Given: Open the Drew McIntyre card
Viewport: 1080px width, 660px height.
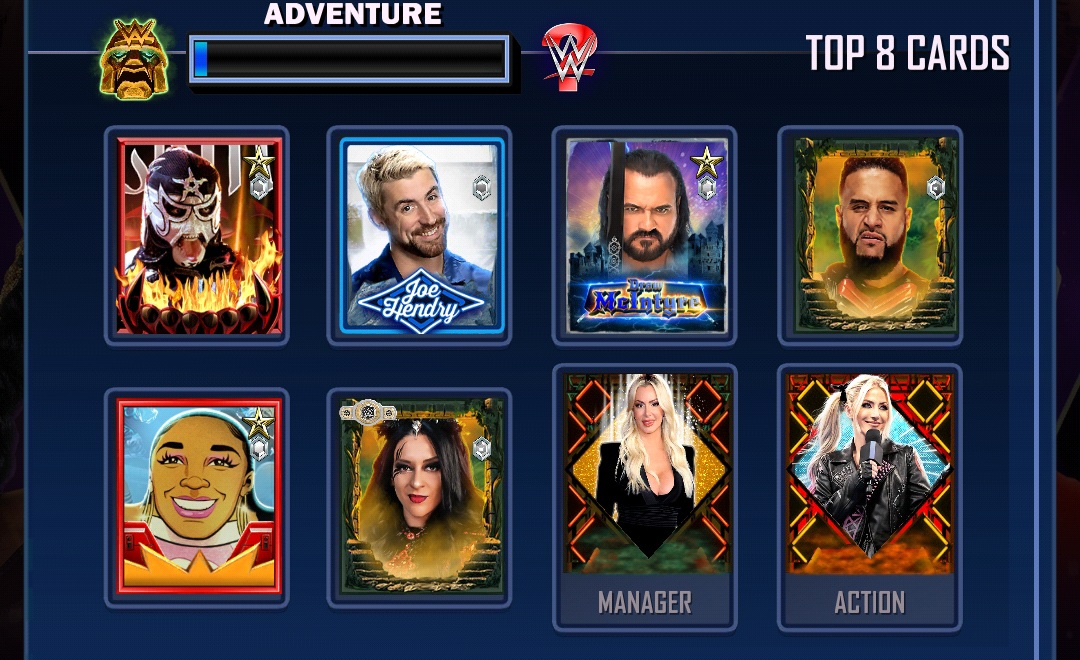Looking at the screenshot, I should (x=645, y=236).
